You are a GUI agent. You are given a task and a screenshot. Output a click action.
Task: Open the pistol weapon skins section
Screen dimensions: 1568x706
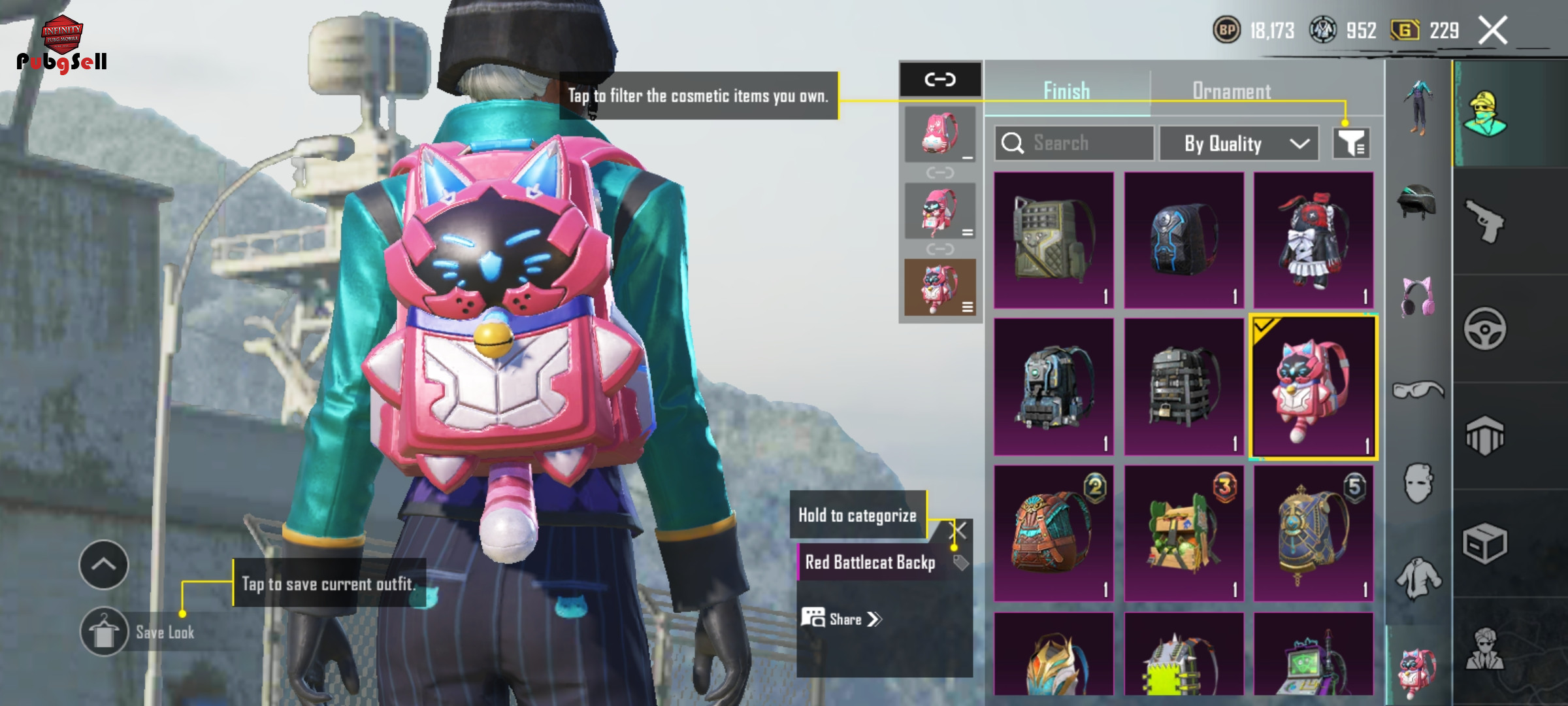1484,221
